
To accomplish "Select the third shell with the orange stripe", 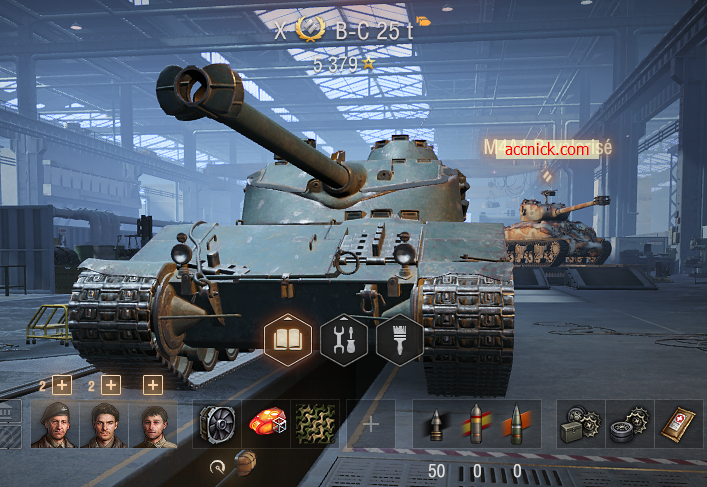I will (517, 424).
